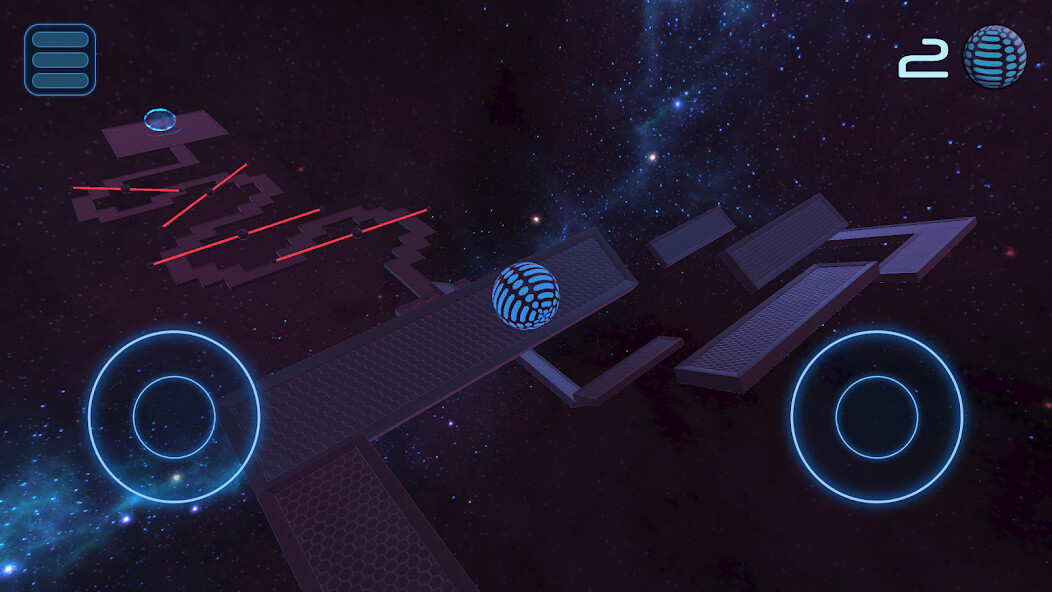Tap the right virtual joystick ring
This screenshot has height=592, width=1052.
[x=877, y=417]
